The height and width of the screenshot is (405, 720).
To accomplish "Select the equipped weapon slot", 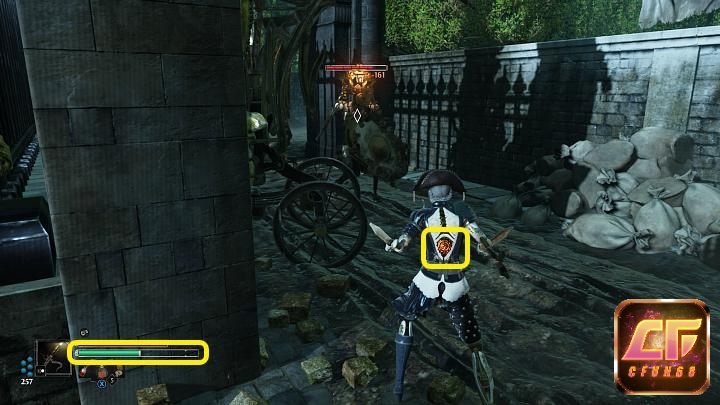I will click(53, 358).
